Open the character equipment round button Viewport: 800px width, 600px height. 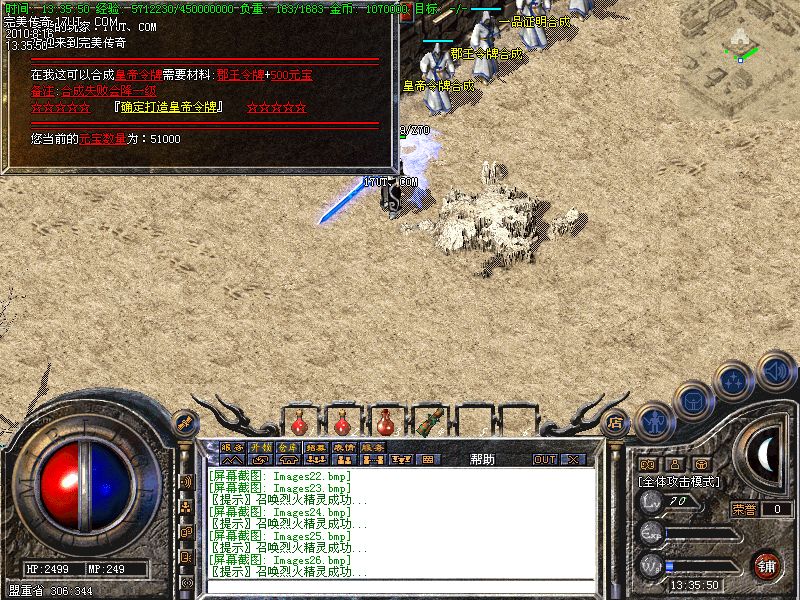[x=655, y=422]
